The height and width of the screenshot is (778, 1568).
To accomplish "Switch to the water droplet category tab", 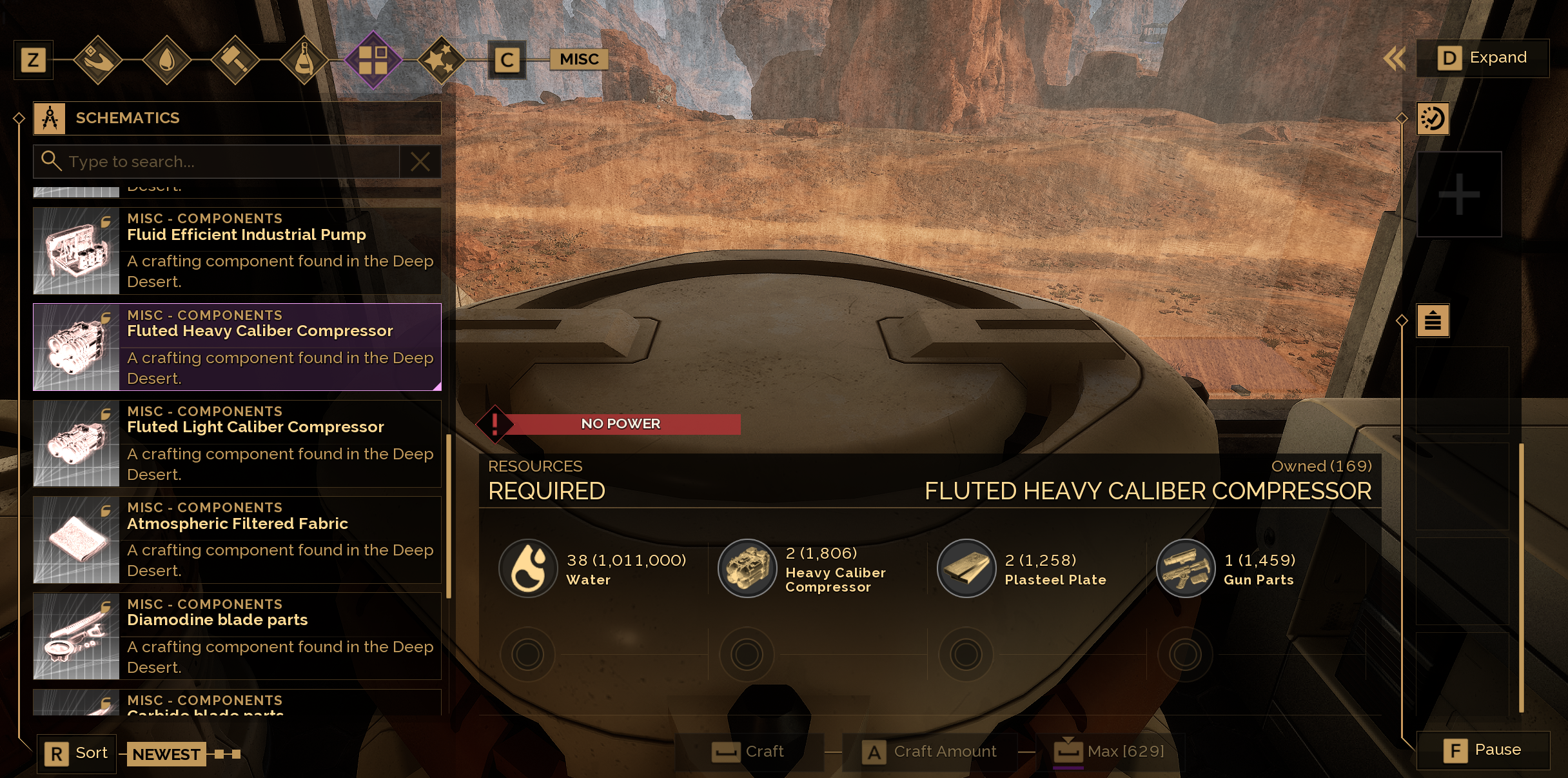I will tap(166, 61).
